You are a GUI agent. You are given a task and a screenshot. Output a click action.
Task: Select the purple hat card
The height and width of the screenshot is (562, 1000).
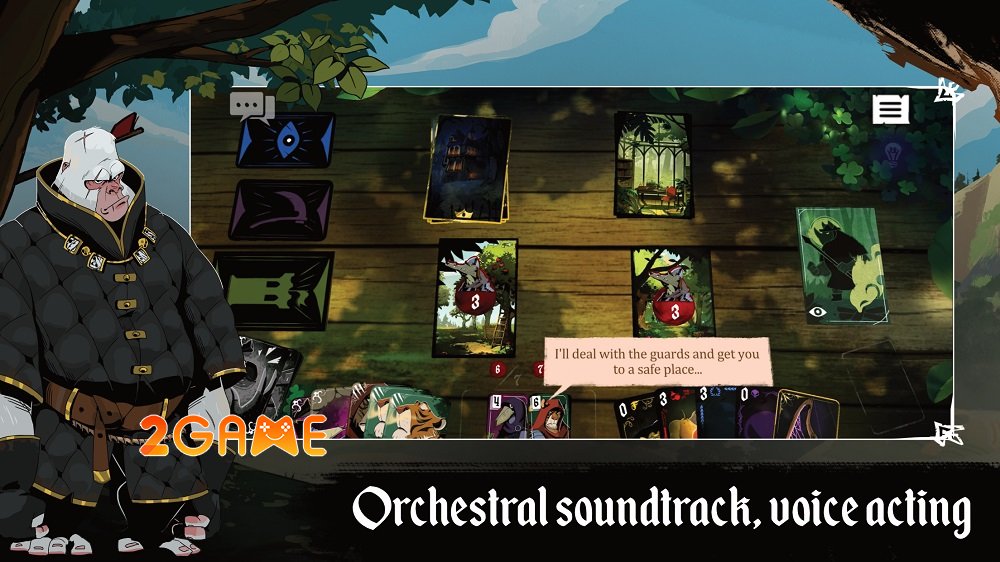(281, 209)
